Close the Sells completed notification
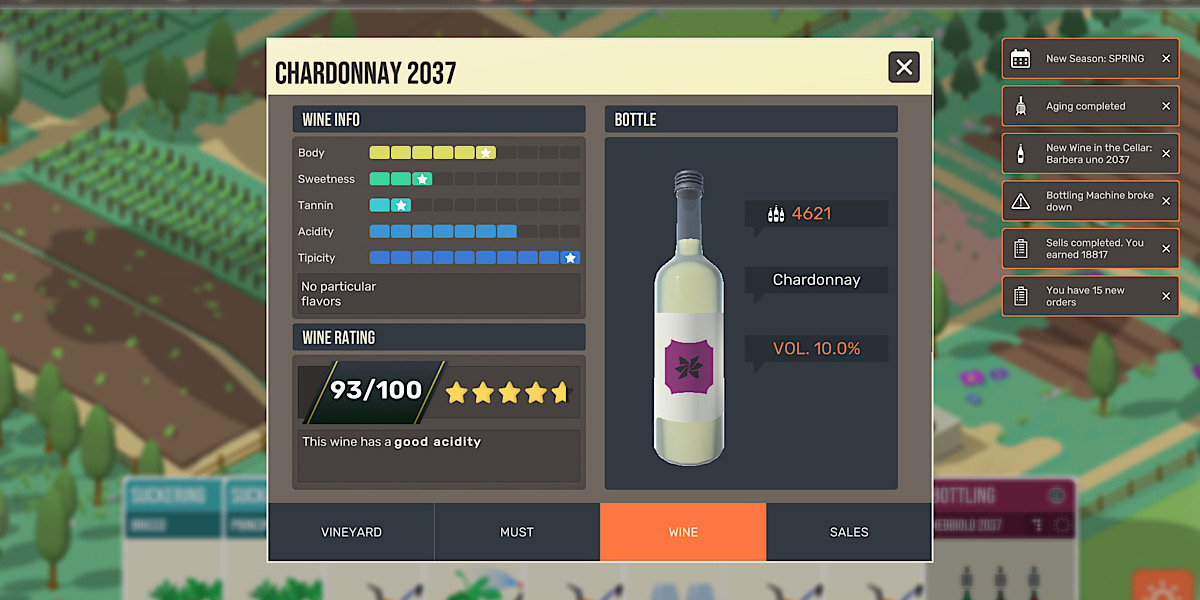The image size is (1200, 600). 1166,249
